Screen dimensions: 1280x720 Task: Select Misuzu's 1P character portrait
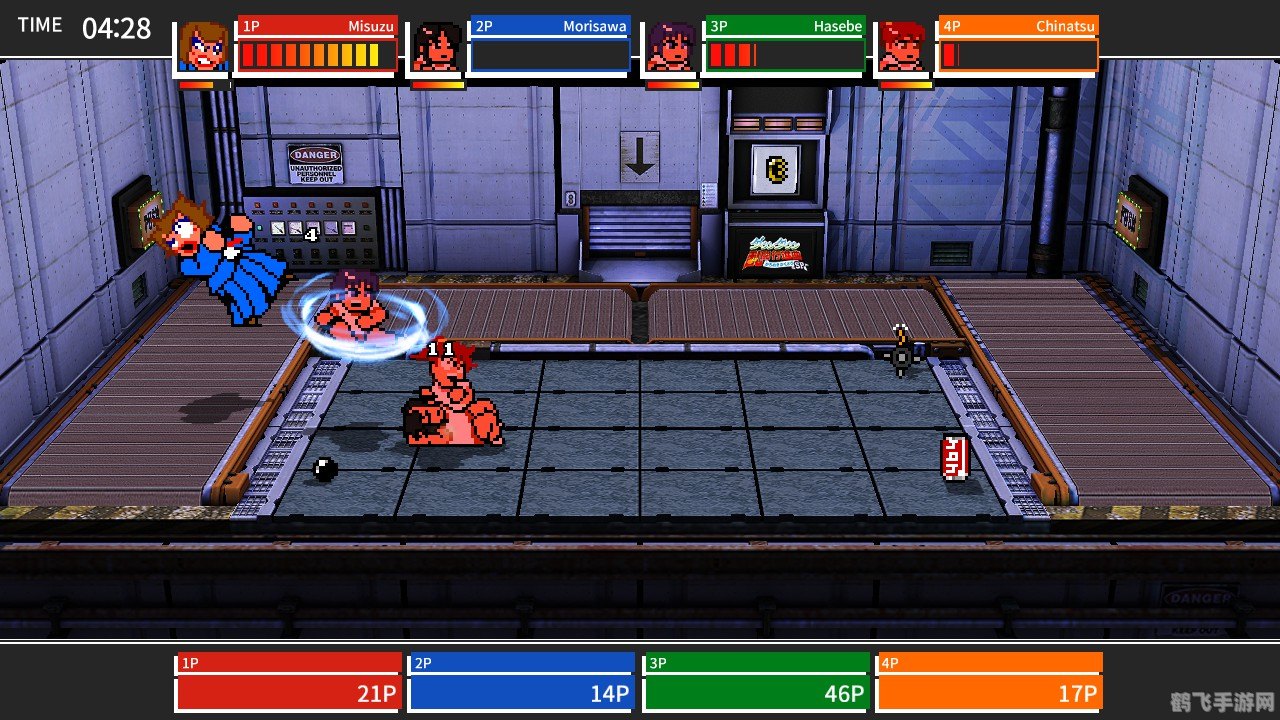204,47
